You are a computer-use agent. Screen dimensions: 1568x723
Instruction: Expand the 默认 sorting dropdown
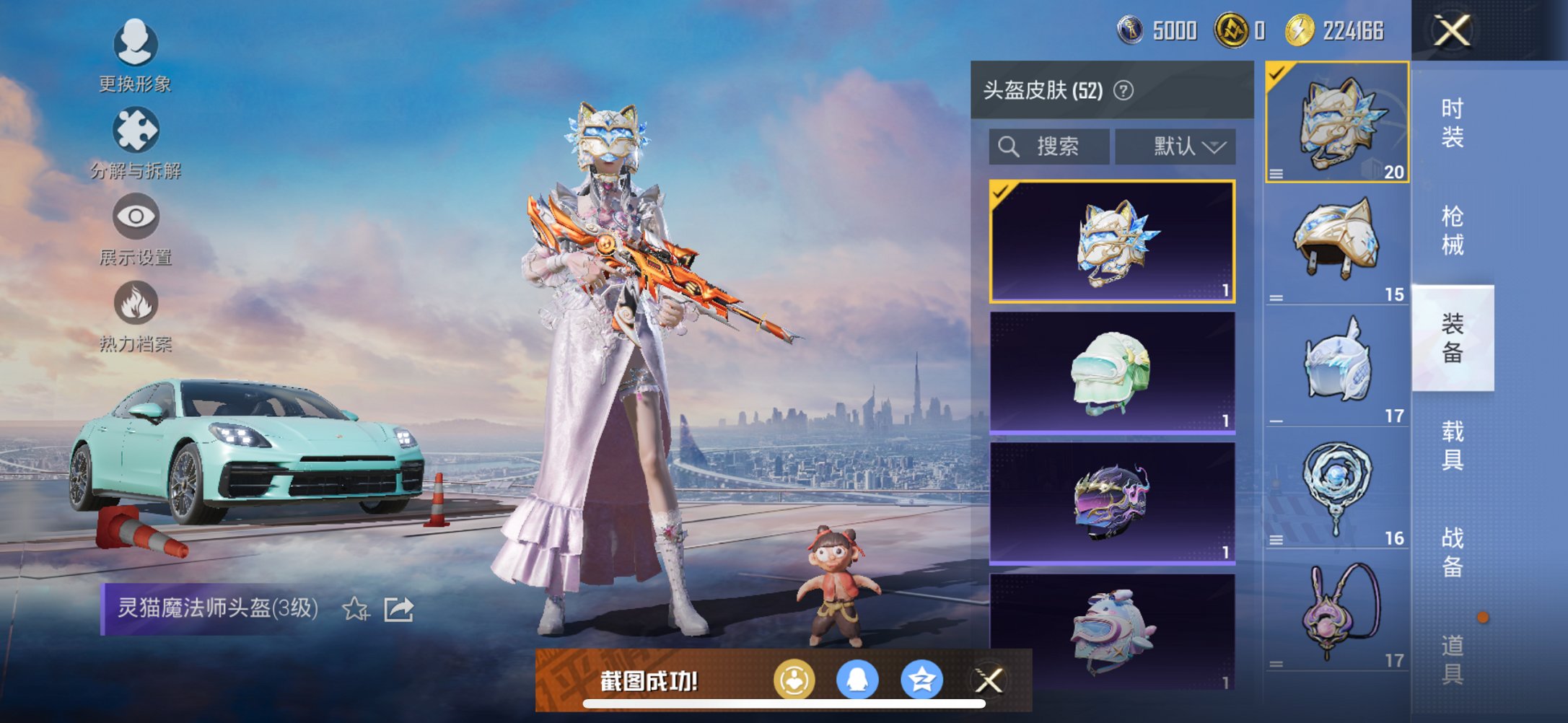click(x=1176, y=146)
